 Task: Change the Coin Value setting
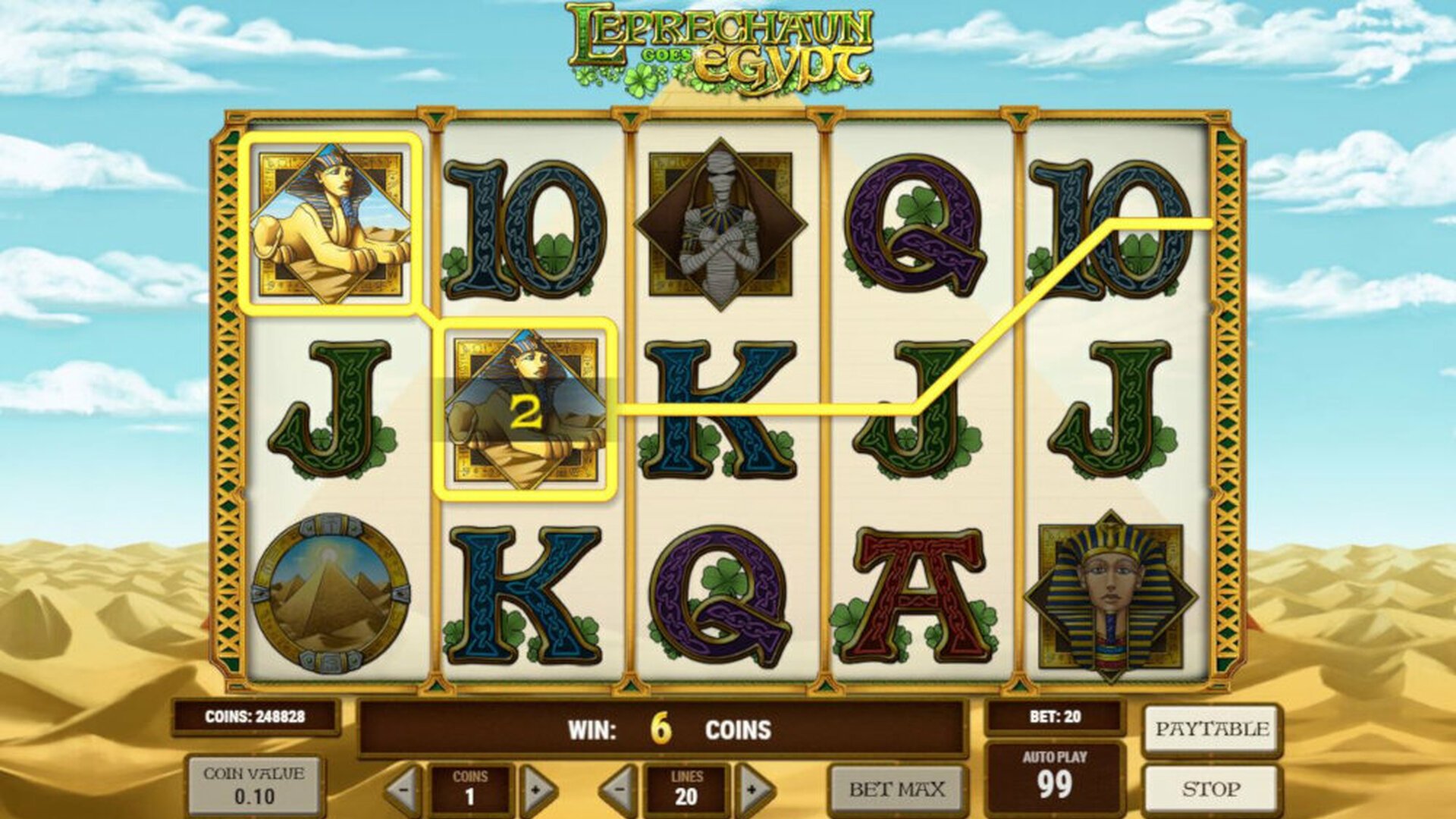click(254, 786)
